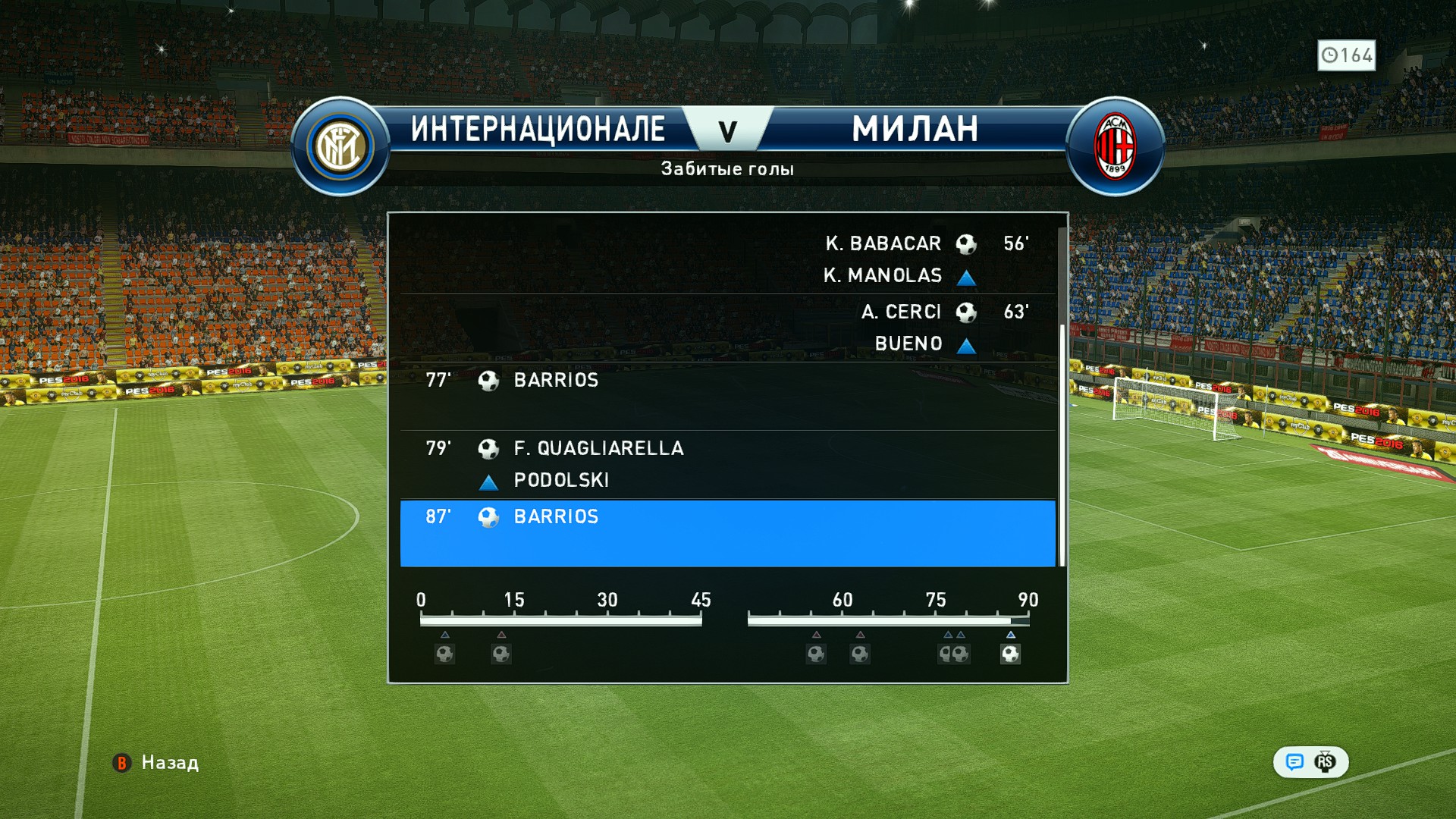Click the highlighted 87' timeline goal ball
This screenshot has height=819, width=1456.
coord(1010,654)
